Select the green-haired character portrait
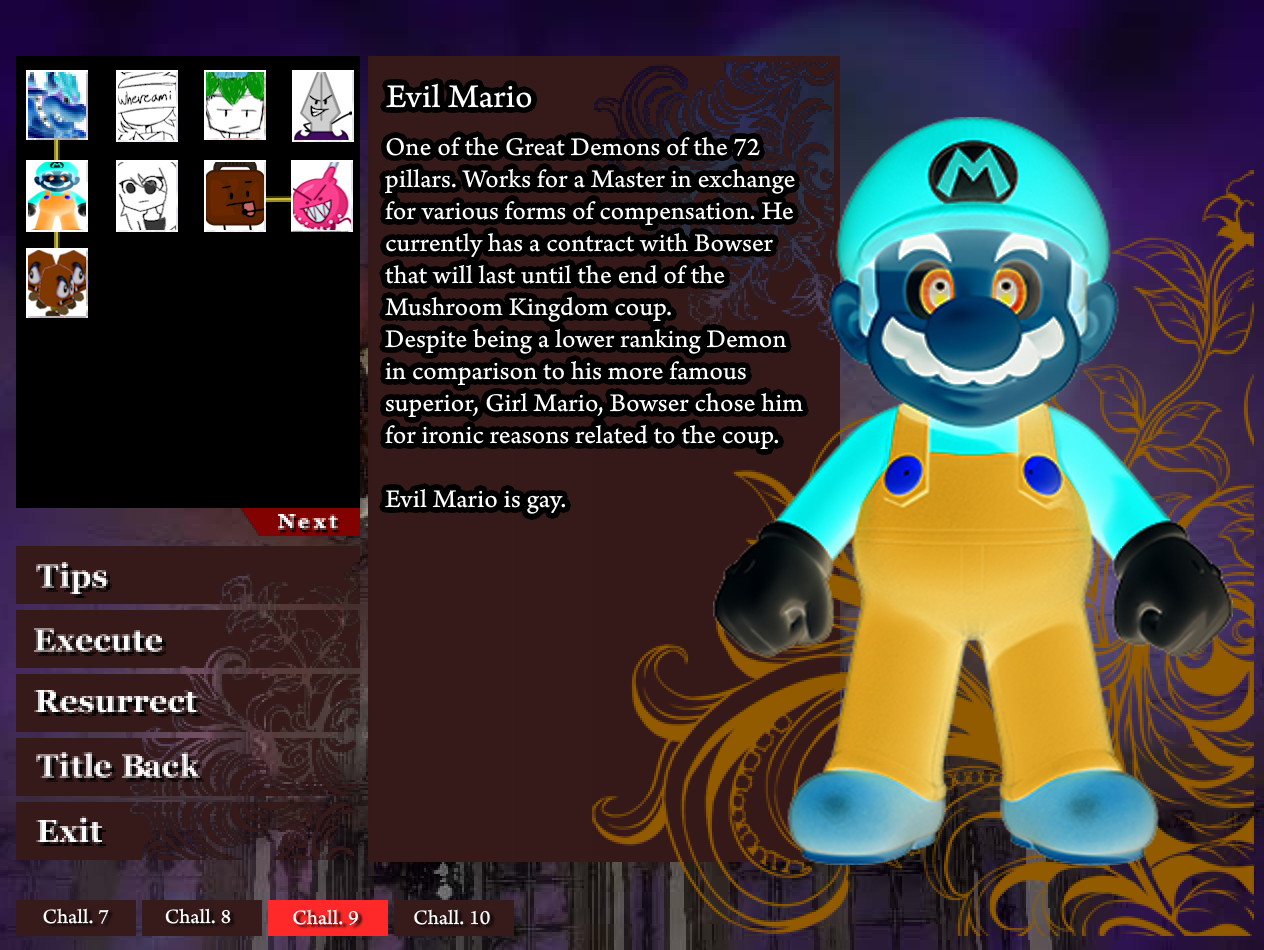This screenshot has width=1264, height=950. tap(235, 105)
